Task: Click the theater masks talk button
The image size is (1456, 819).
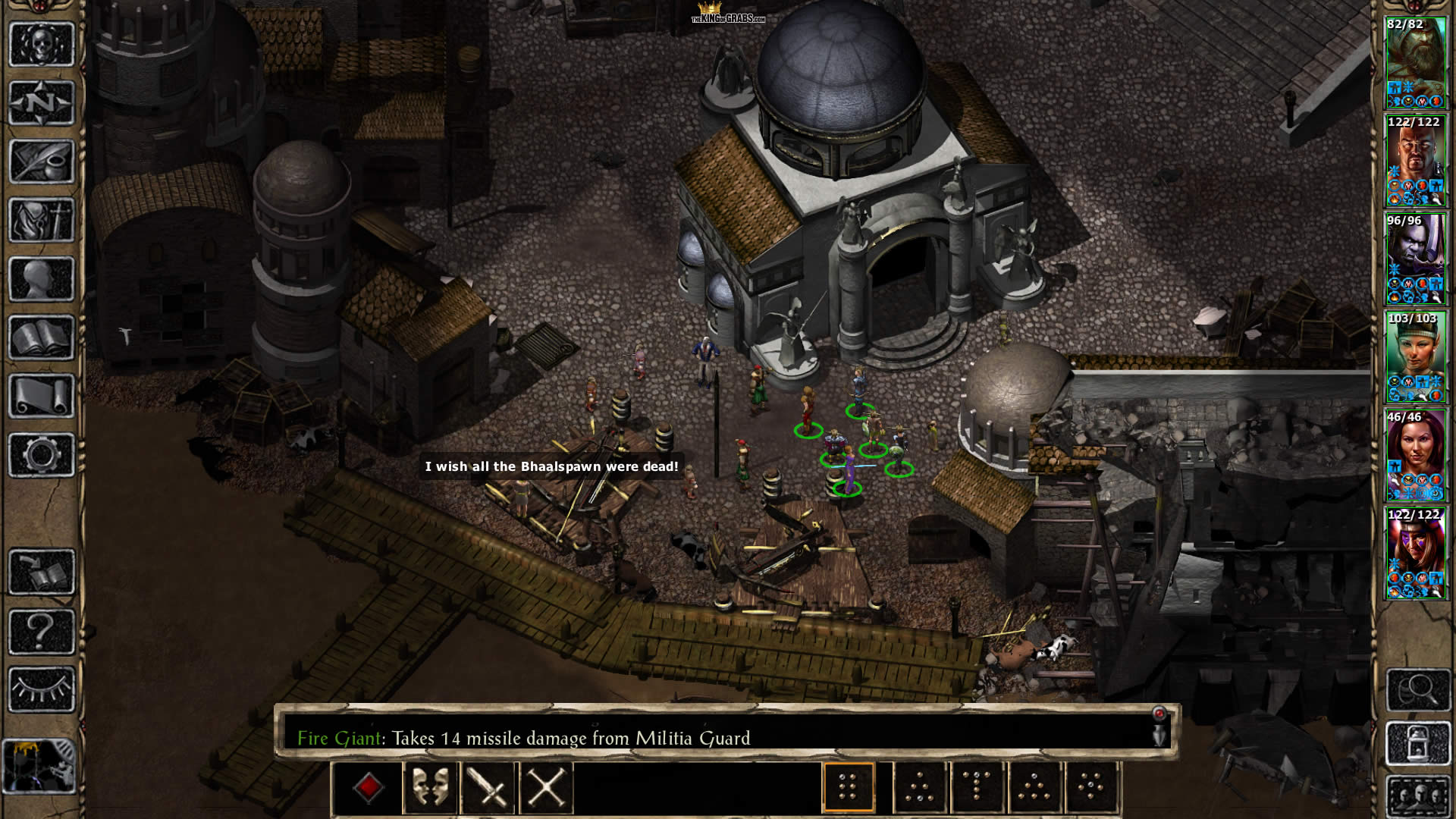Action: point(430,788)
